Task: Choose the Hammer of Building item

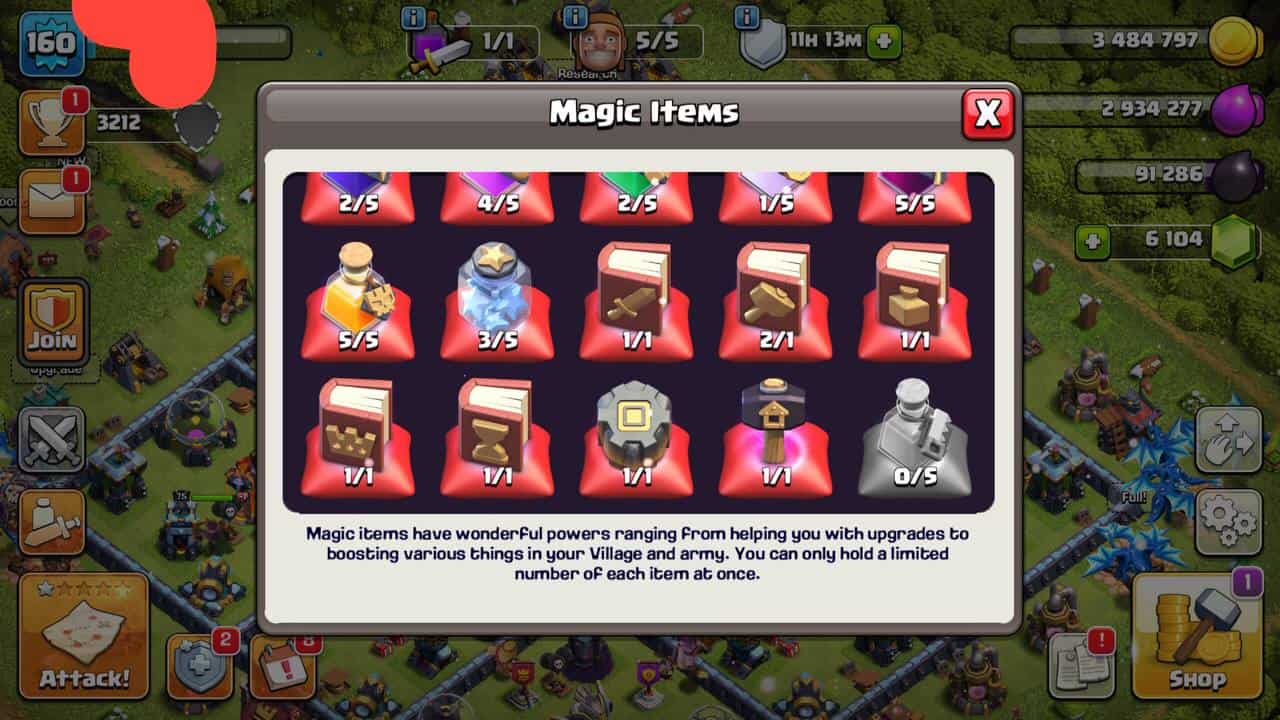Action: coord(776,437)
